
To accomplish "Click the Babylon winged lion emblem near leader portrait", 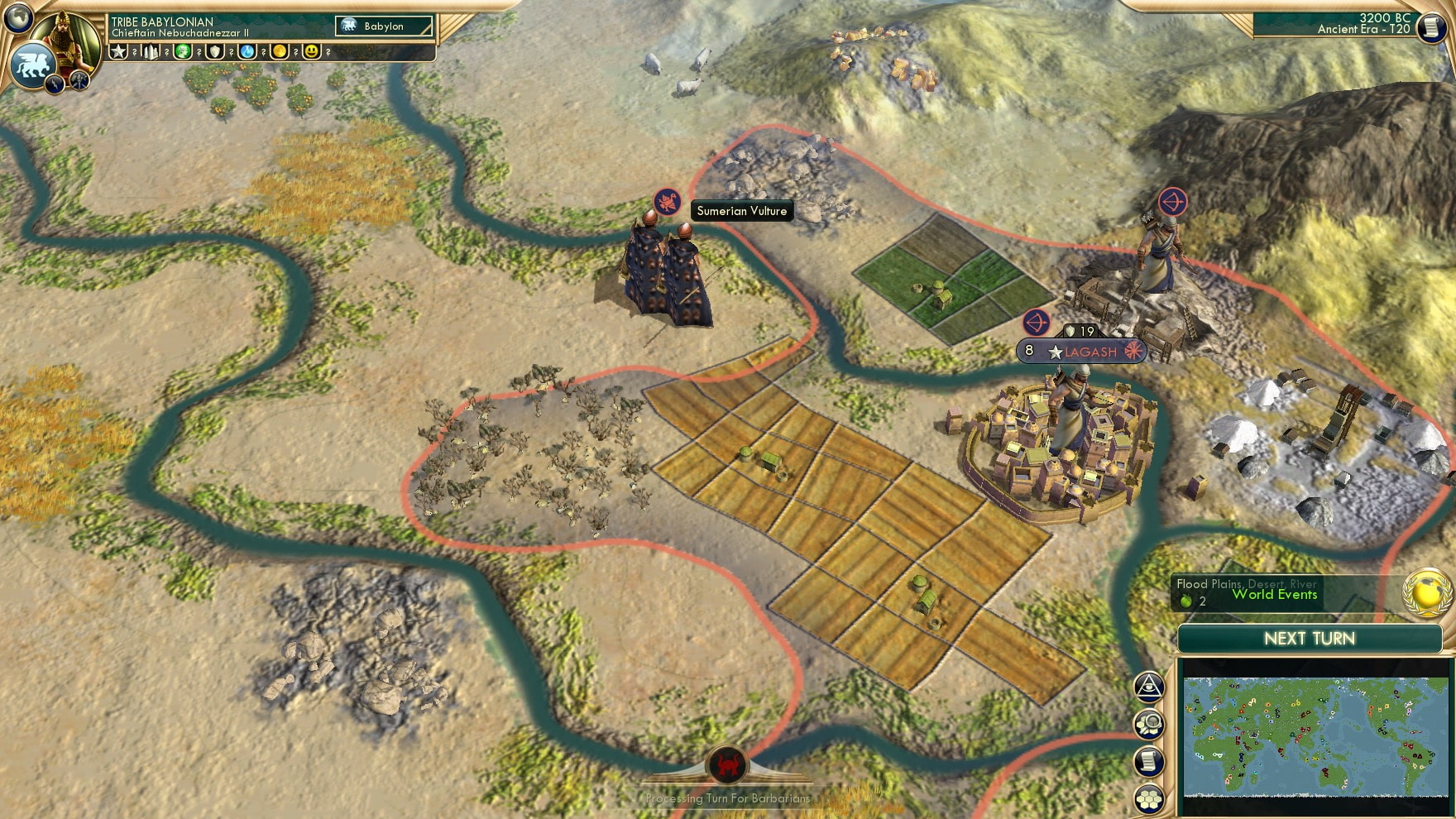I will (x=31, y=64).
